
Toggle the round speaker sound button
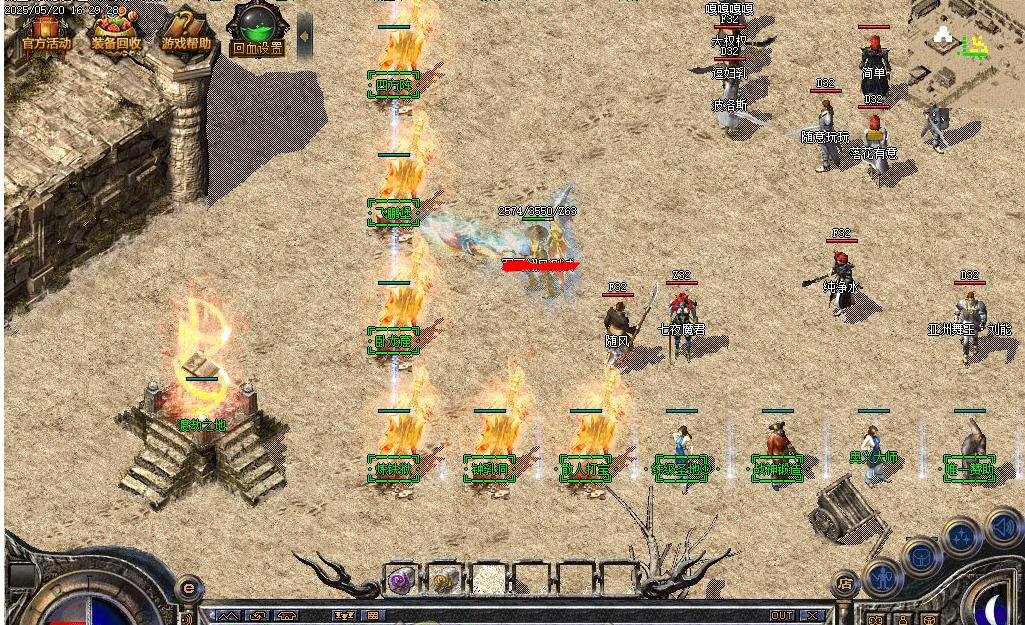(x=1003, y=527)
